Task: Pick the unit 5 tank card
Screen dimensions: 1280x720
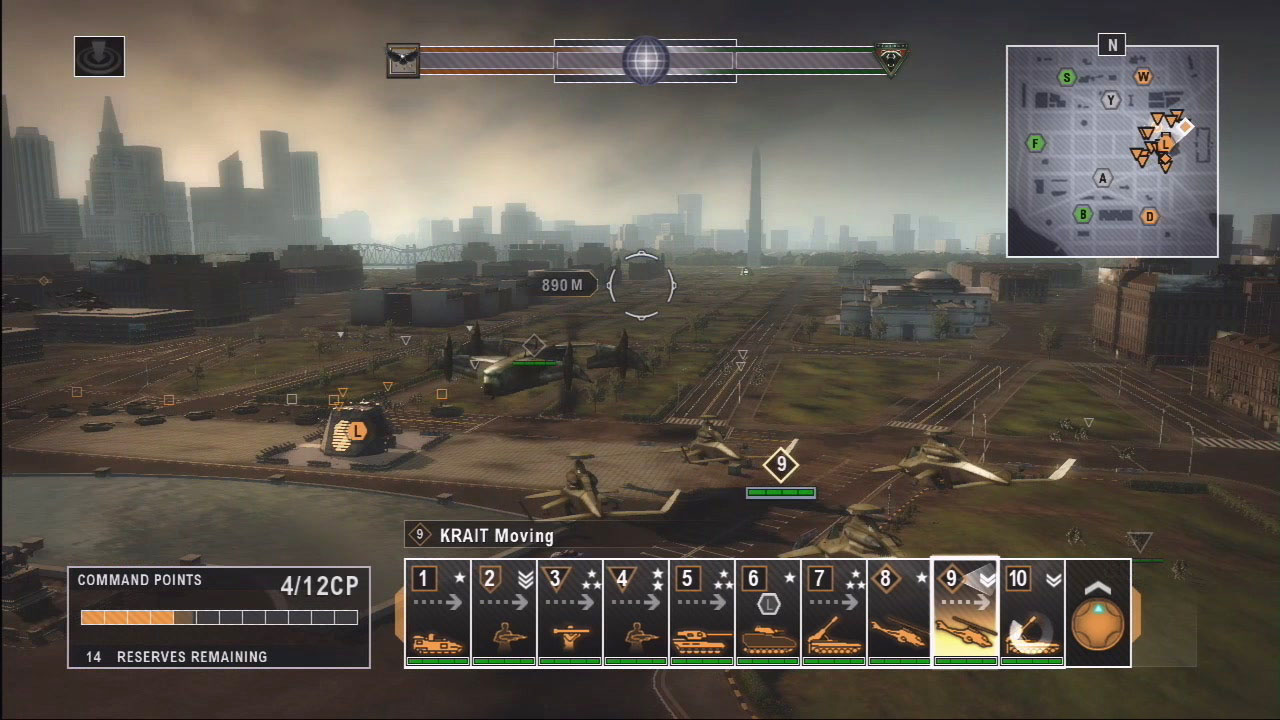Action: point(702,612)
